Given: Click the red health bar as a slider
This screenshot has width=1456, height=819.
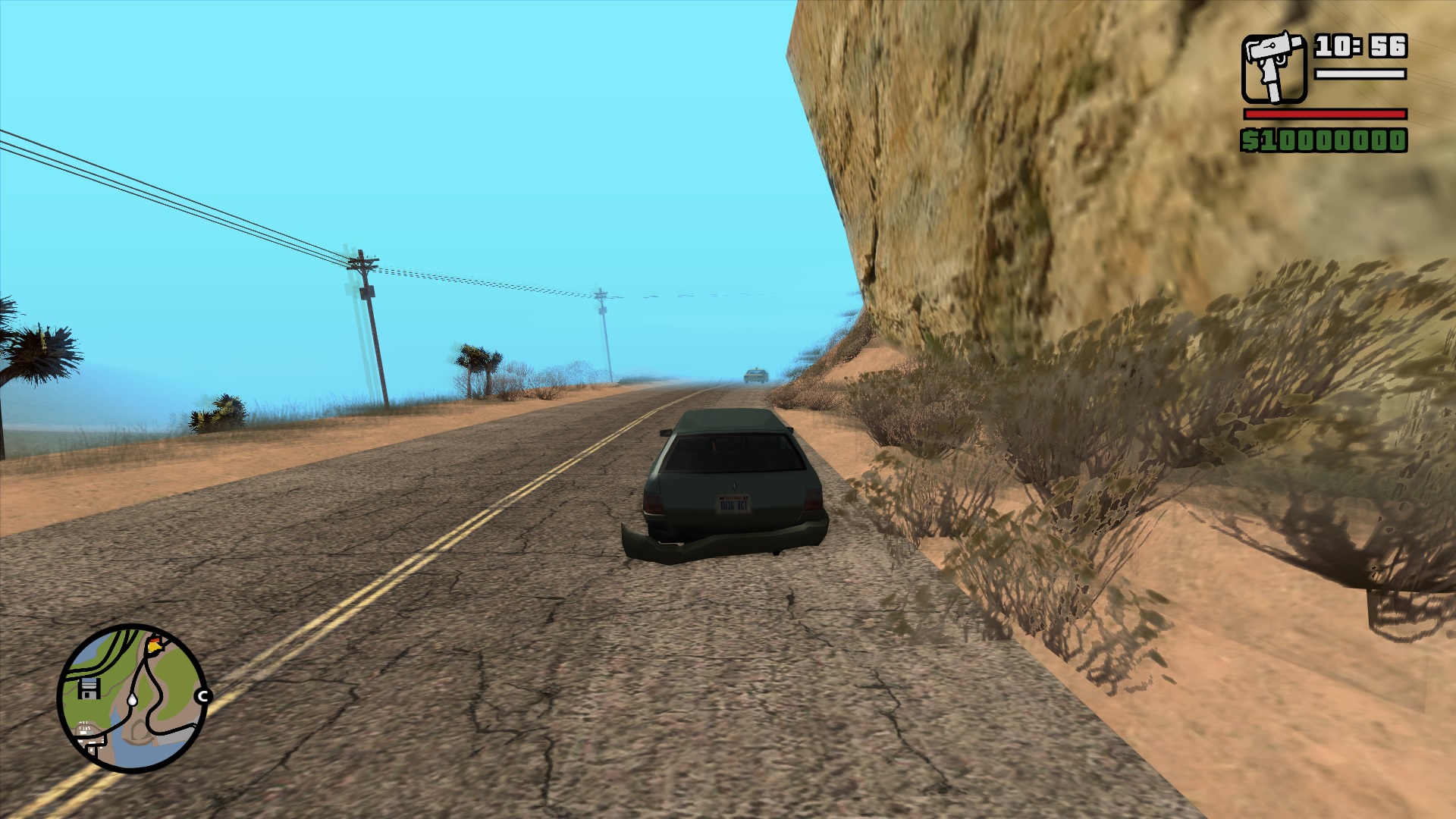Looking at the screenshot, I should [x=1325, y=114].
